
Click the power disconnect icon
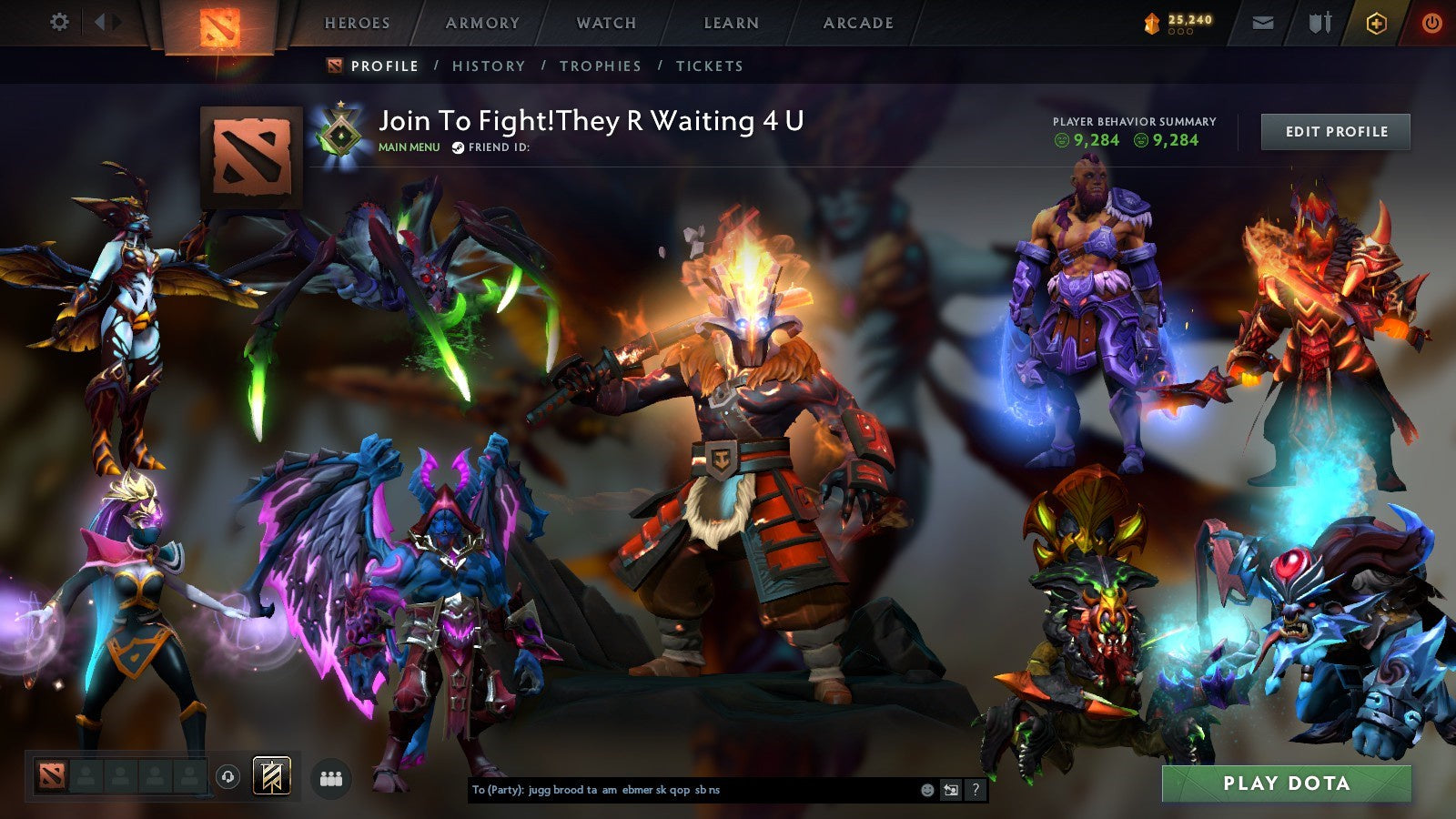[x=1431, y=23]
